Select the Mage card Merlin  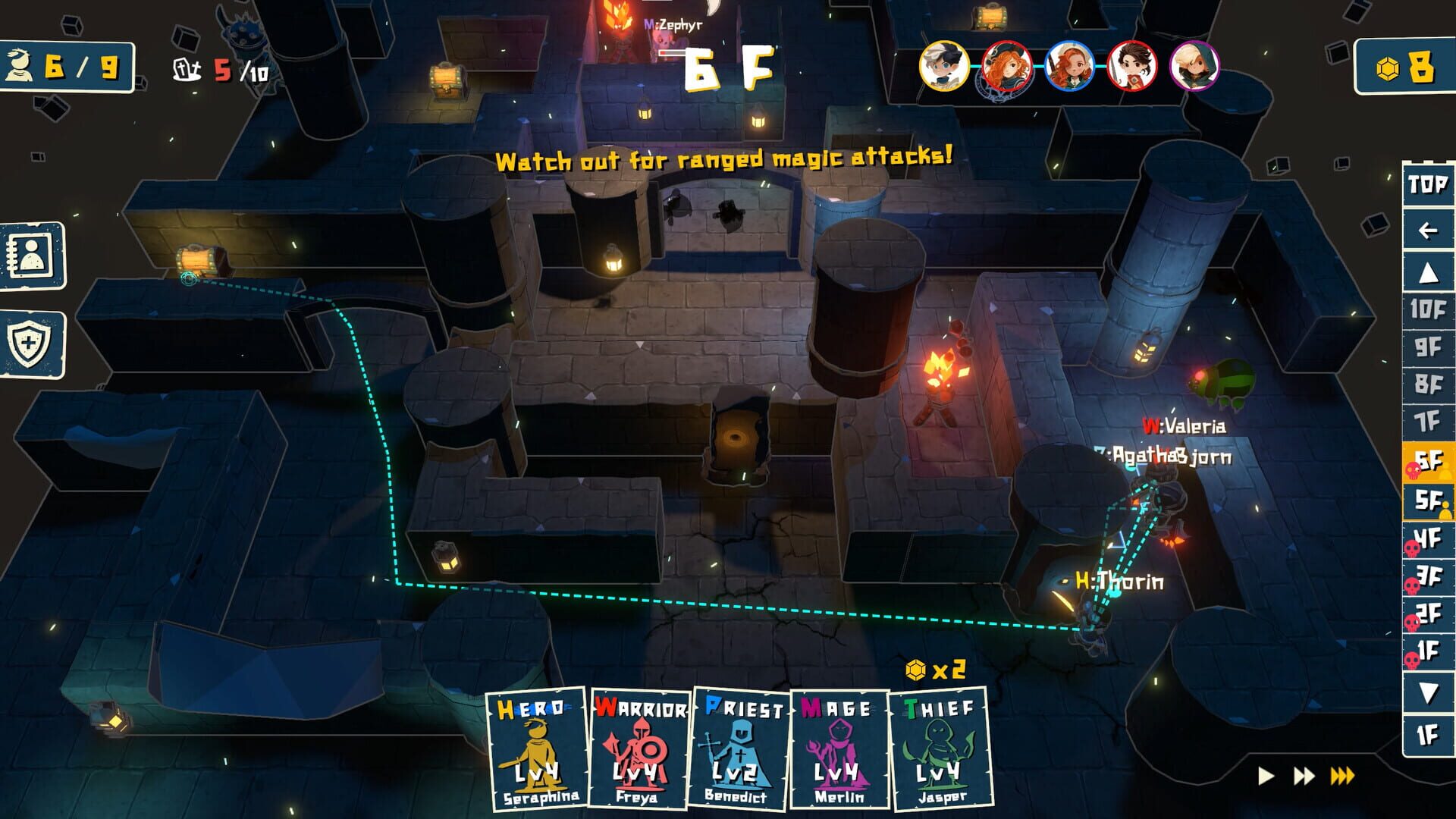click(839, 748)
